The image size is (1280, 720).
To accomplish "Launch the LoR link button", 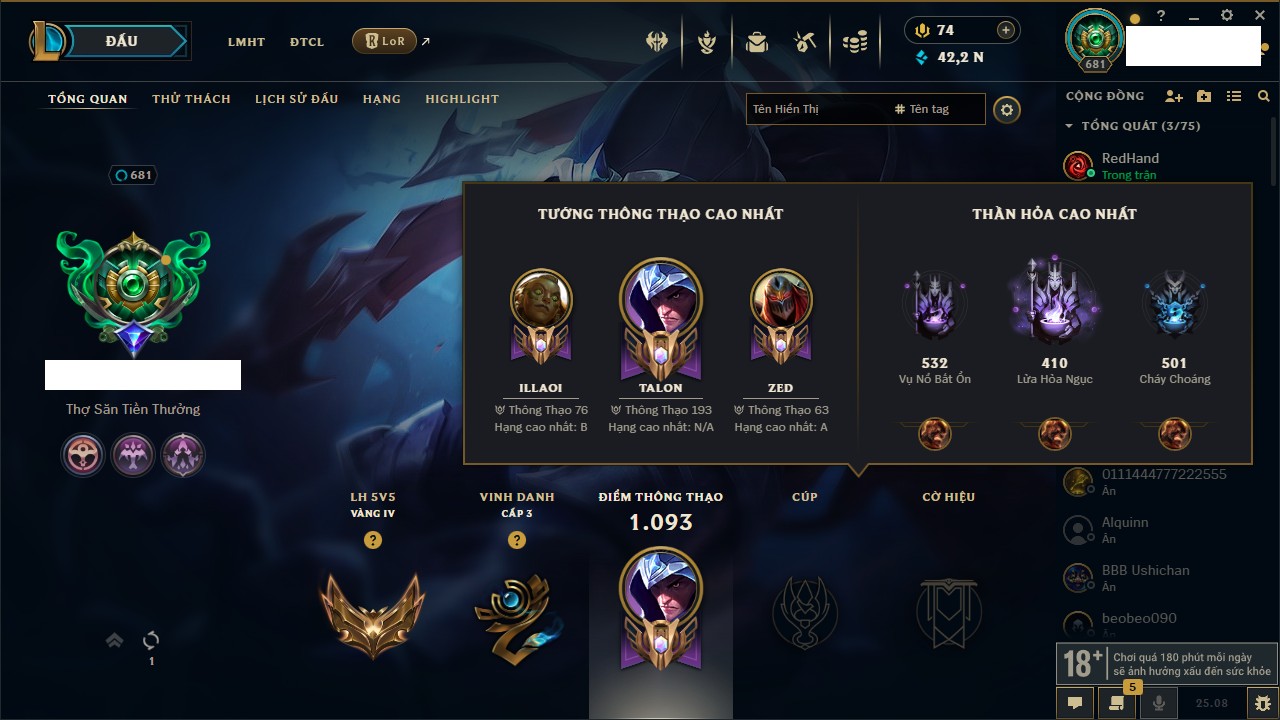I will point(385,41).
